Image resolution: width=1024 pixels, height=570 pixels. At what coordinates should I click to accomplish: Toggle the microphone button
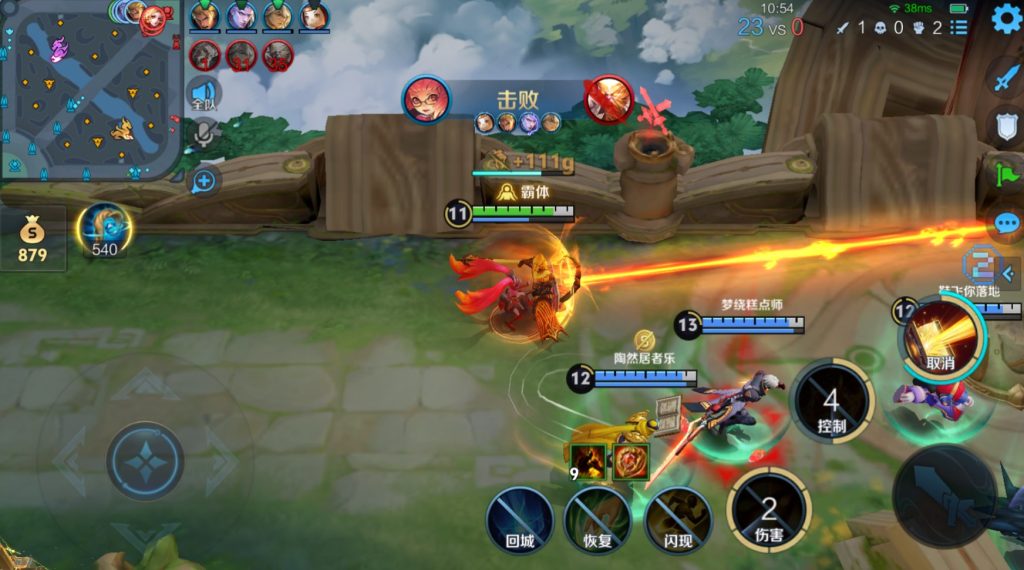point(204,135)
